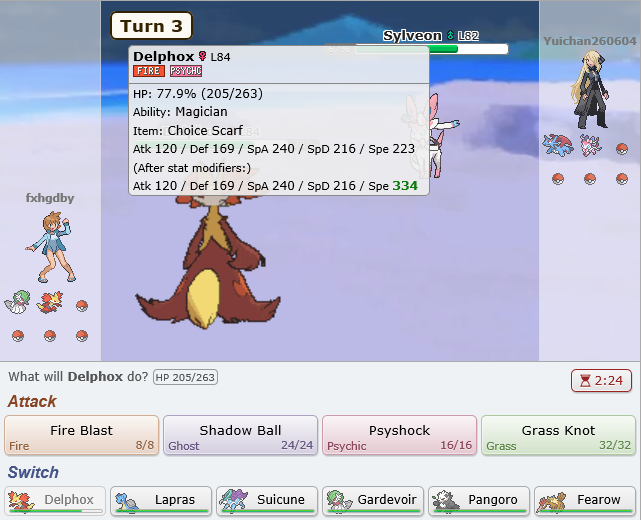This screenshot has width=641, height=520.
Task: Send out Suicune
Action: (267, 500)
